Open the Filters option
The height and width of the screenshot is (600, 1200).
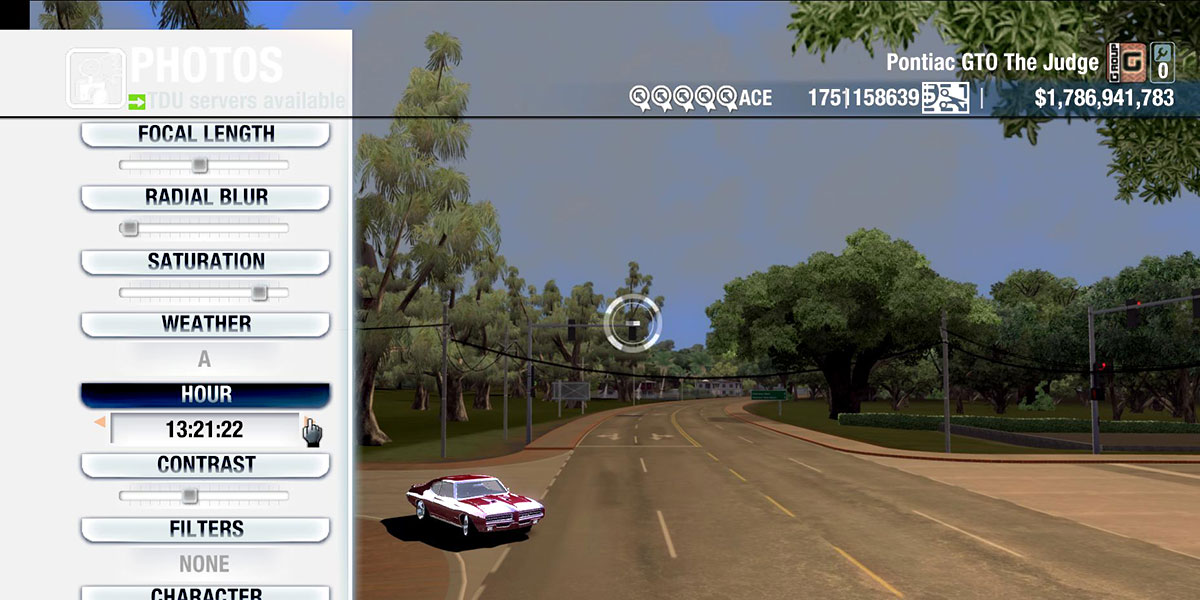pyautogui.click(x=205, y=529)
